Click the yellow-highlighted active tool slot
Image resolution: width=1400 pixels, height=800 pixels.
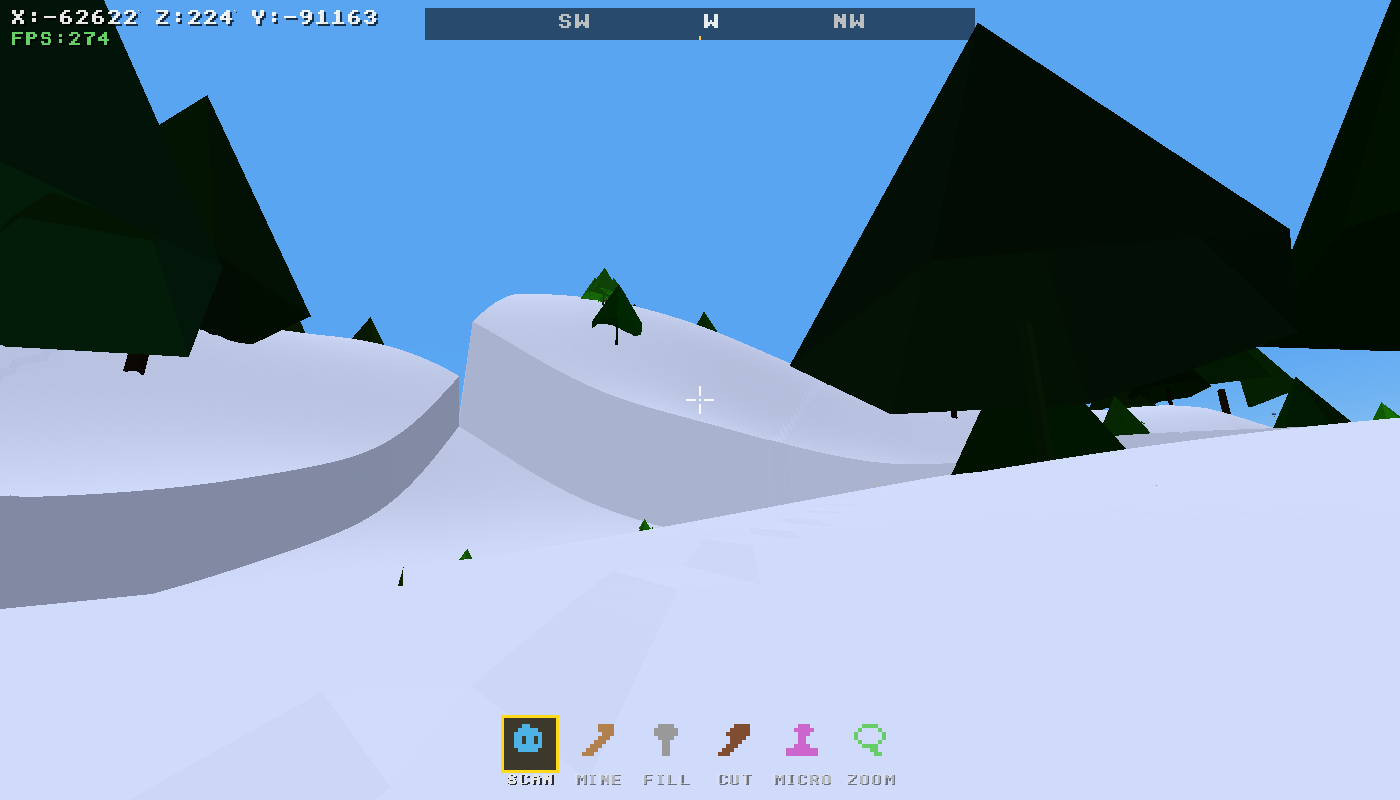(x=528, y=741)
